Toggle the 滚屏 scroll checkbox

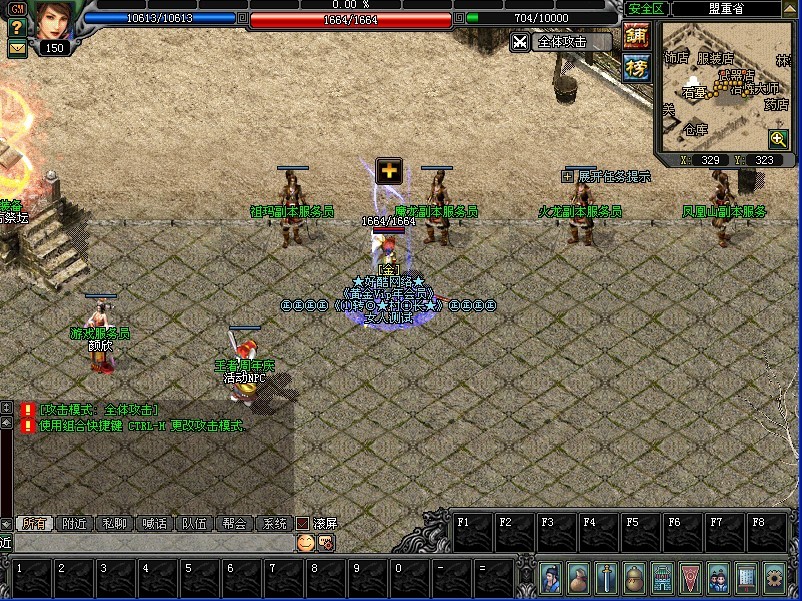pos(303,523)
